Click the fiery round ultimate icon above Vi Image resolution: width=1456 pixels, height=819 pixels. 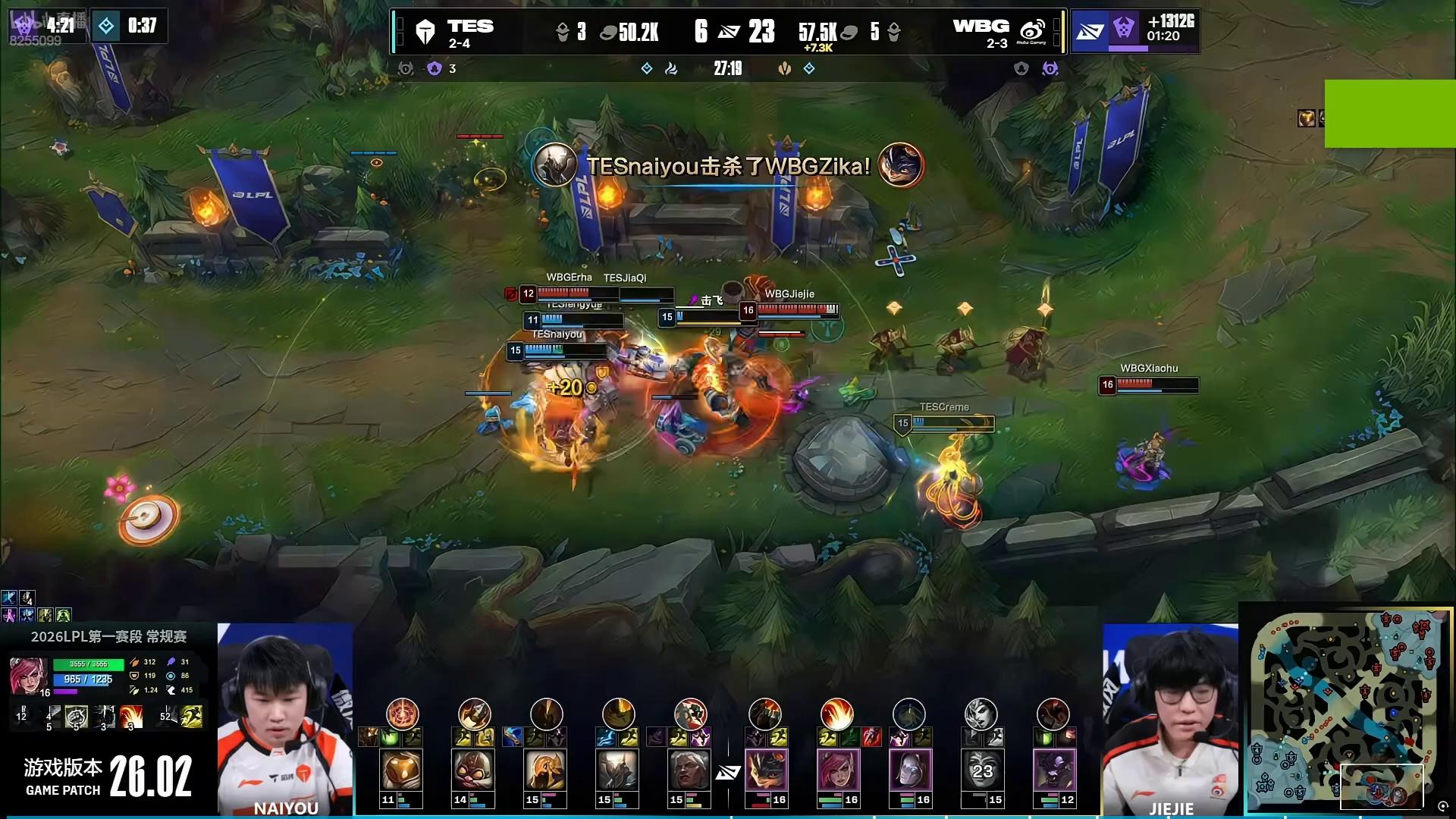[836, 714]
